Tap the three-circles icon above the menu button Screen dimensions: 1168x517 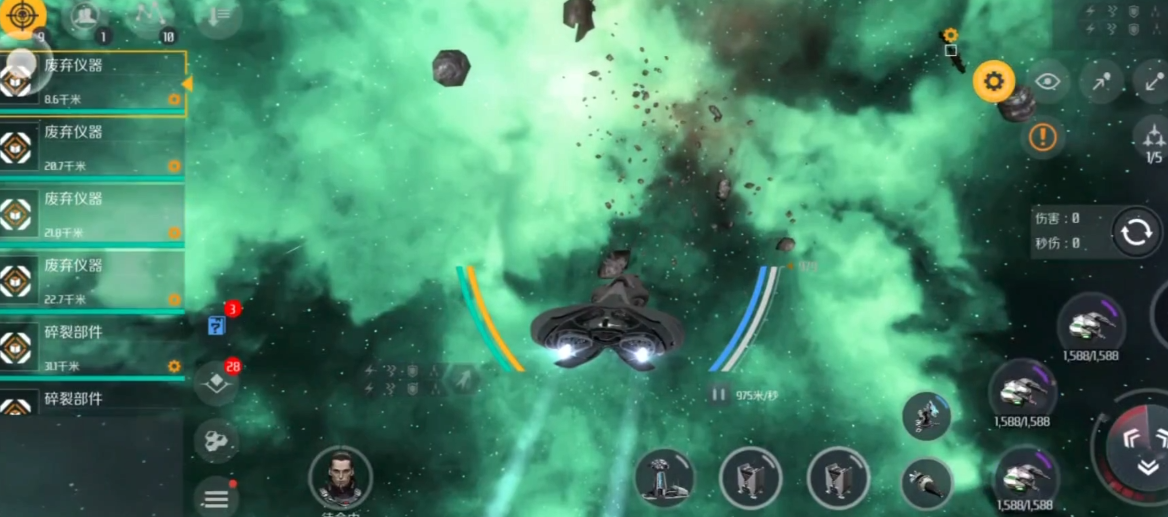(215, 440)
